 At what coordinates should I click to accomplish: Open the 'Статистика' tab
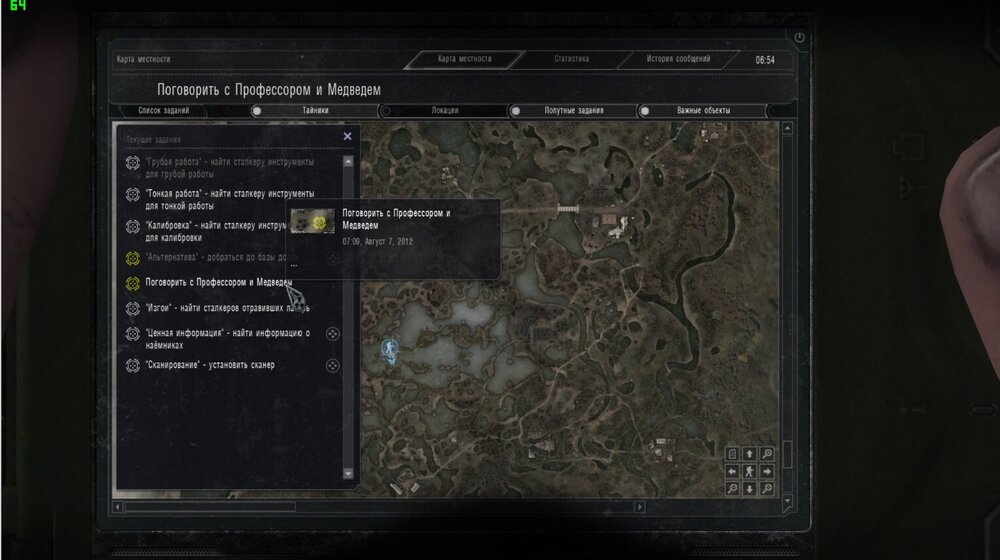click(572, 59)
